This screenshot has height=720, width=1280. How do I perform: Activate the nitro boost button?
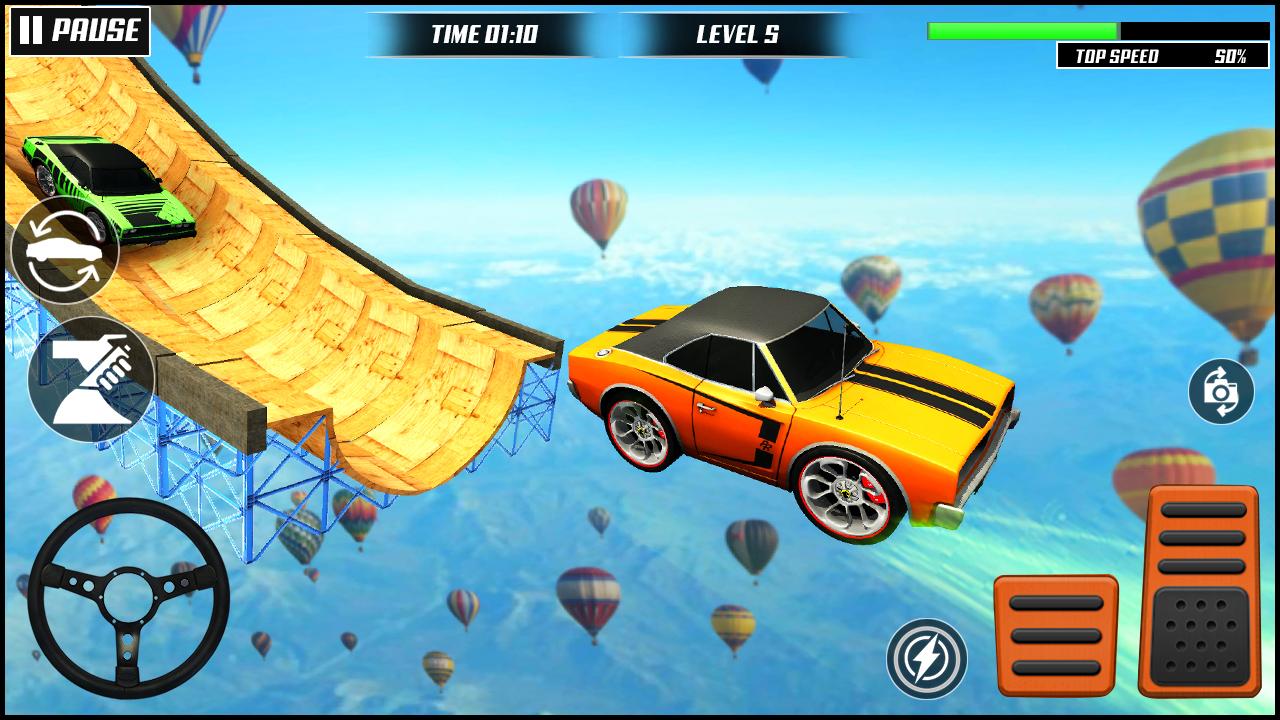tap(927, 658)
